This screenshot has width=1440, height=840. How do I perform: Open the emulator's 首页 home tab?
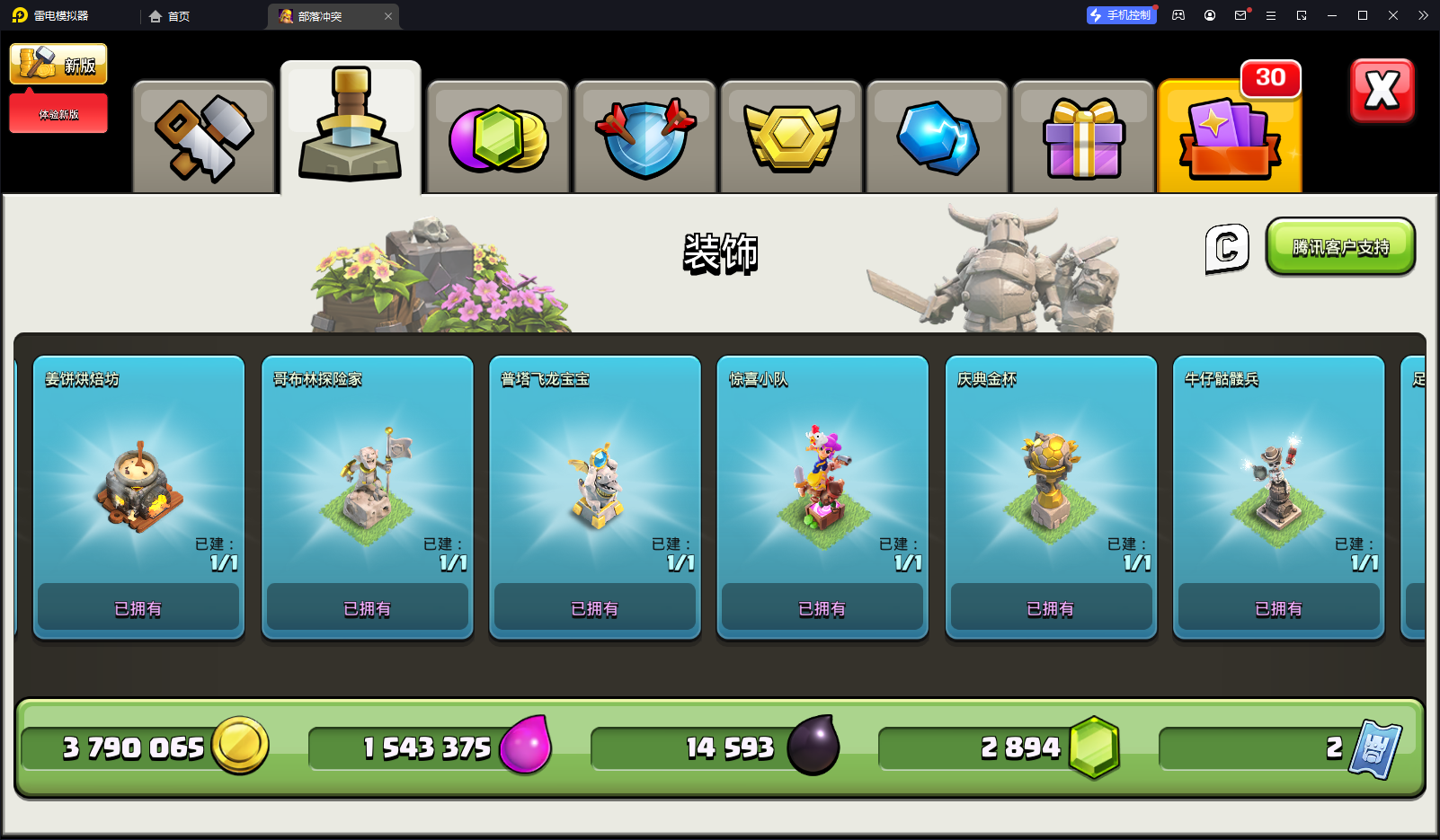tap(170, 16)
